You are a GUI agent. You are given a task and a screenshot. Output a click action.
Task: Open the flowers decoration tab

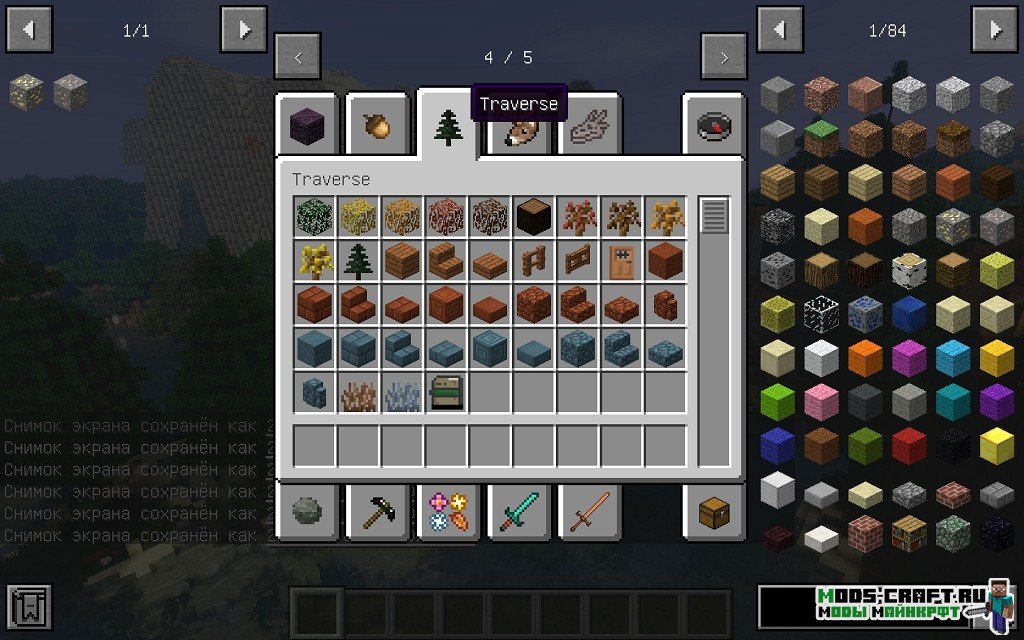449,513
